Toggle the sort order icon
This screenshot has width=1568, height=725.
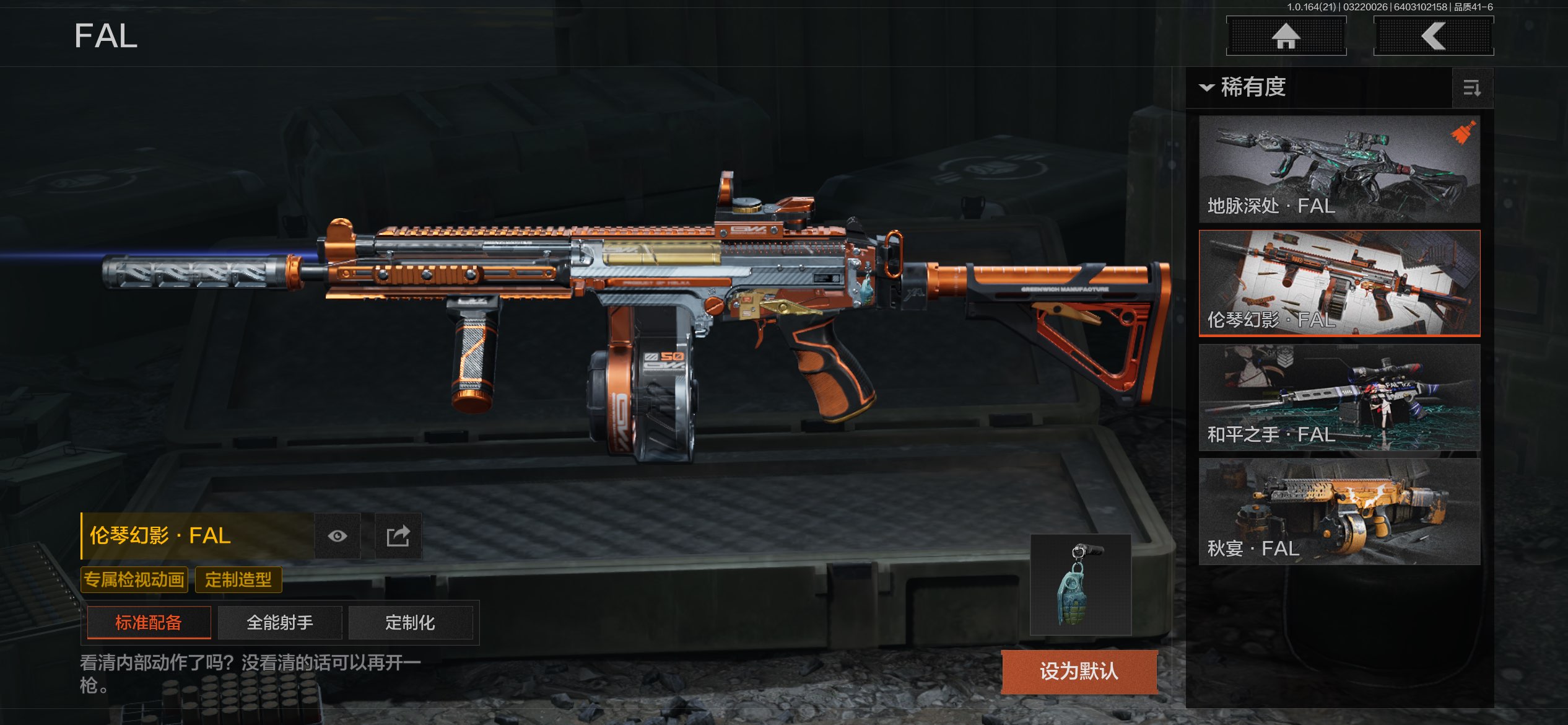tap(1472, 88)
